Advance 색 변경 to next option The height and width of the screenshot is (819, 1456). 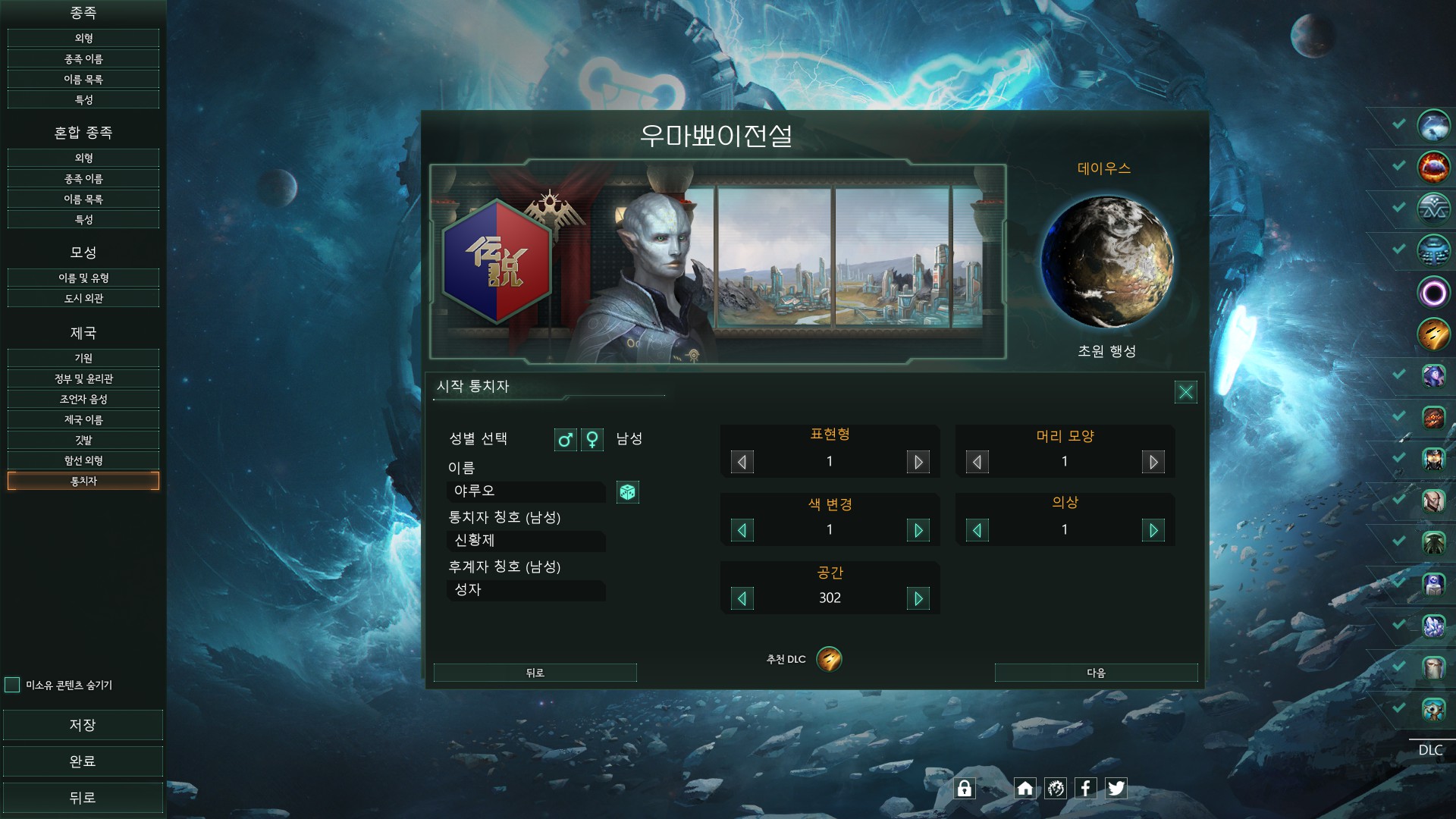[x=918, y=530]
